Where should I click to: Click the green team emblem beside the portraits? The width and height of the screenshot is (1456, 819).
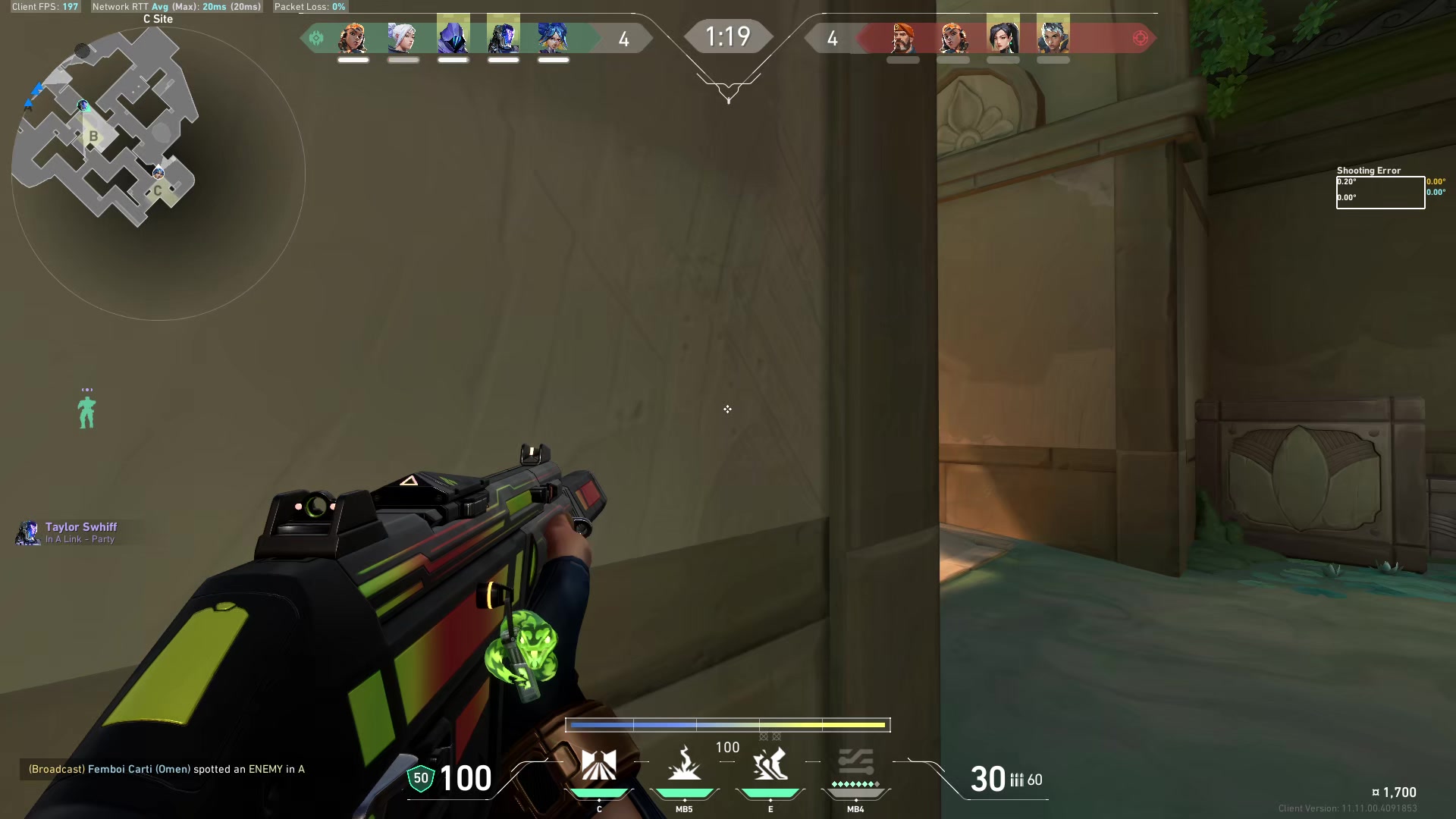316,38
